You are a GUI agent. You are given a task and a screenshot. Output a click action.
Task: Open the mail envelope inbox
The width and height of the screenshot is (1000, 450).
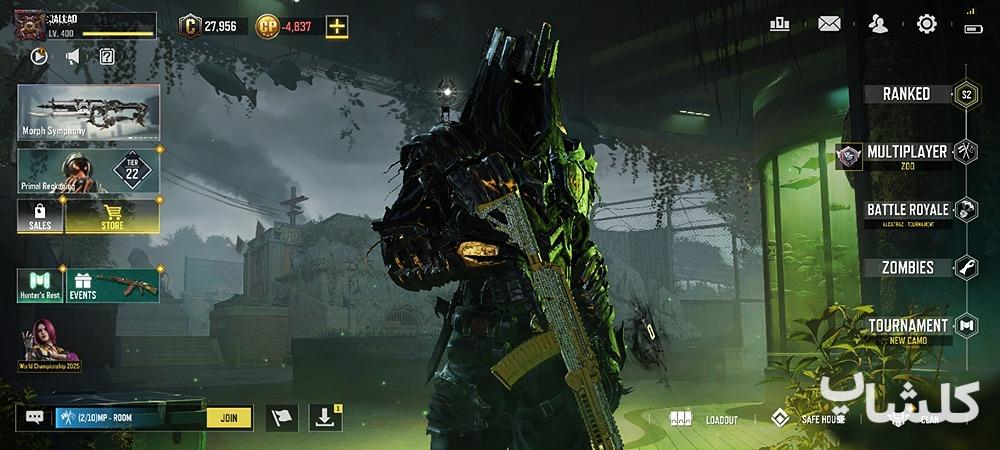[829, 24]
